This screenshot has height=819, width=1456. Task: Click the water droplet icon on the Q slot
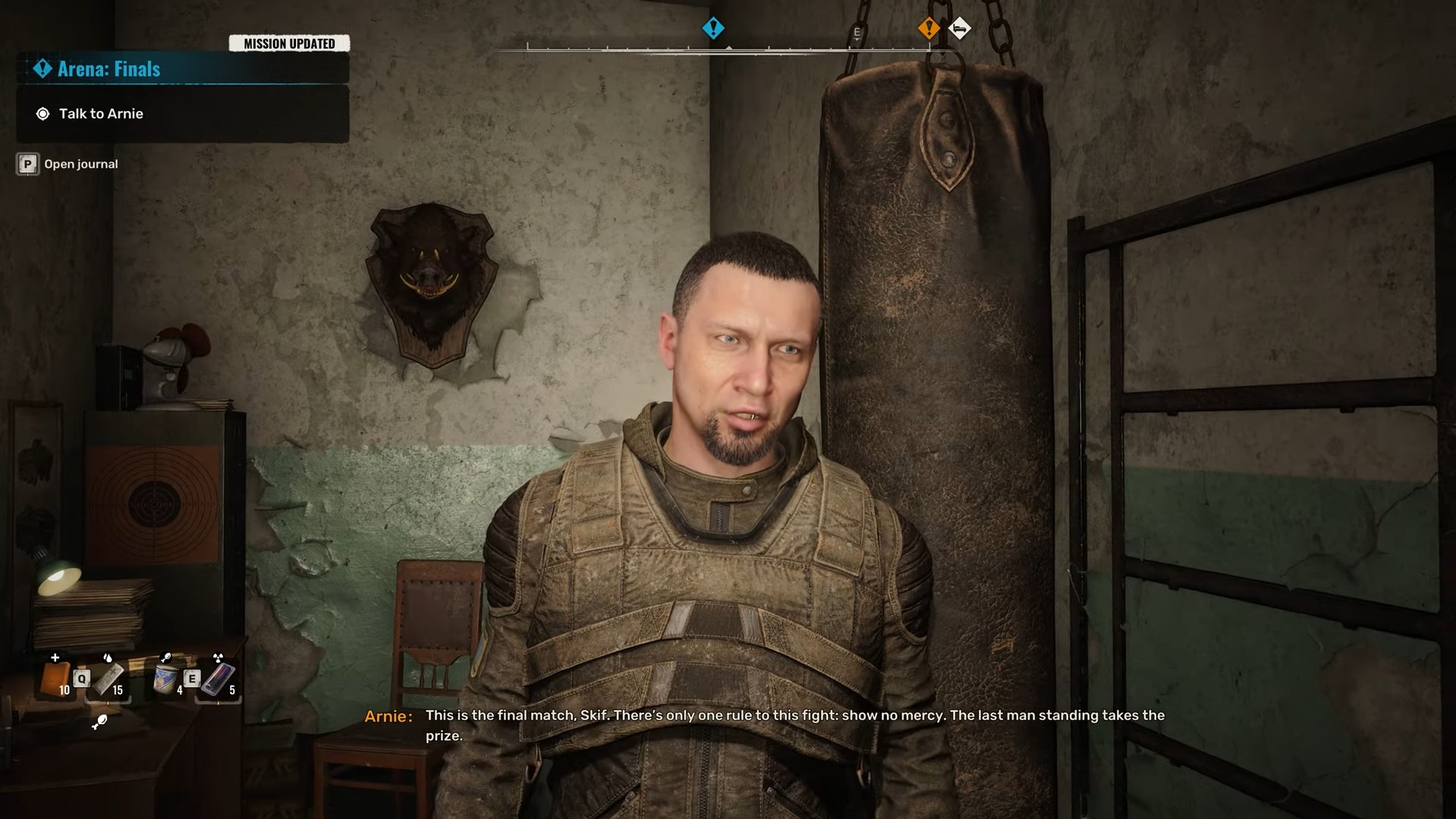coord(108,658)
